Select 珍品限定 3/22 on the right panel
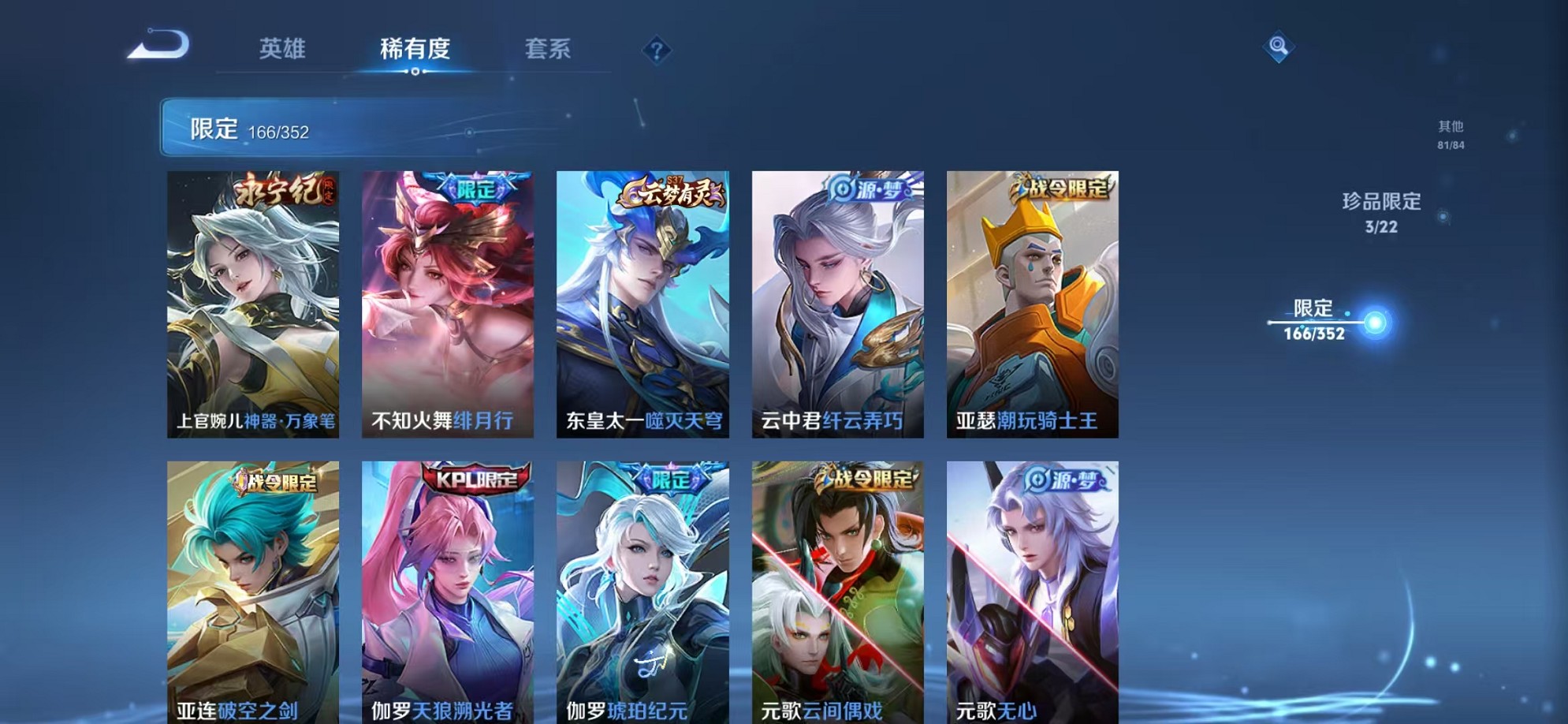The image size is (1568, 724). coord(1381,212)
